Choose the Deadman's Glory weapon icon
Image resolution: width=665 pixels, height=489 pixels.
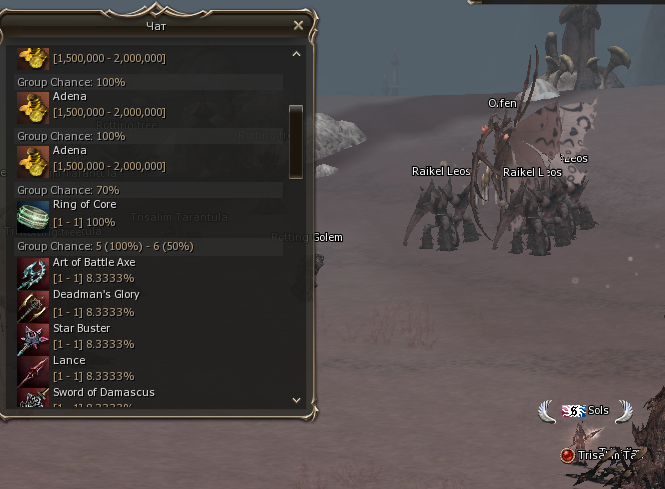point(33,304)
